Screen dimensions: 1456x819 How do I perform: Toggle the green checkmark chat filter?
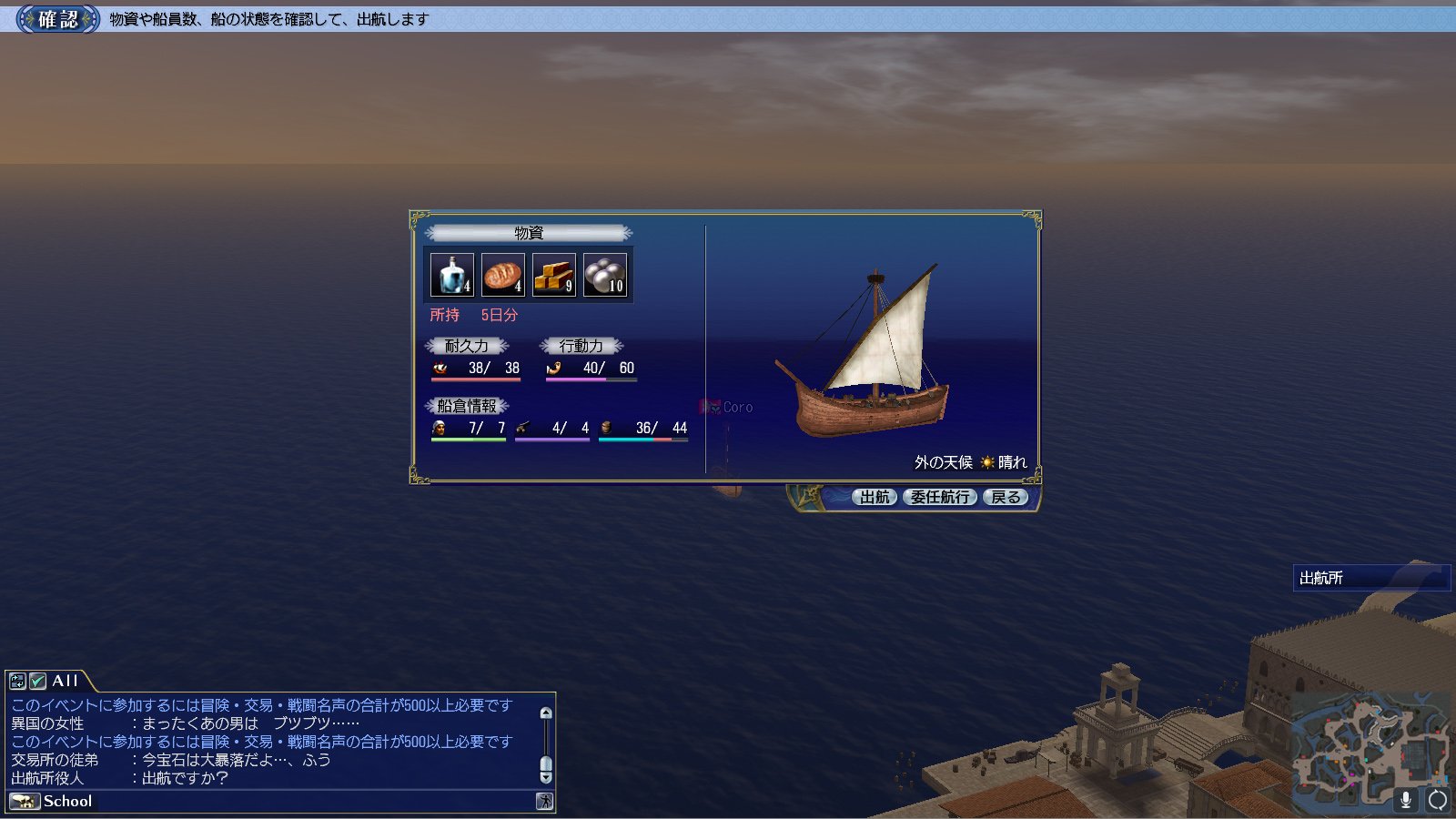coord(37,681)
